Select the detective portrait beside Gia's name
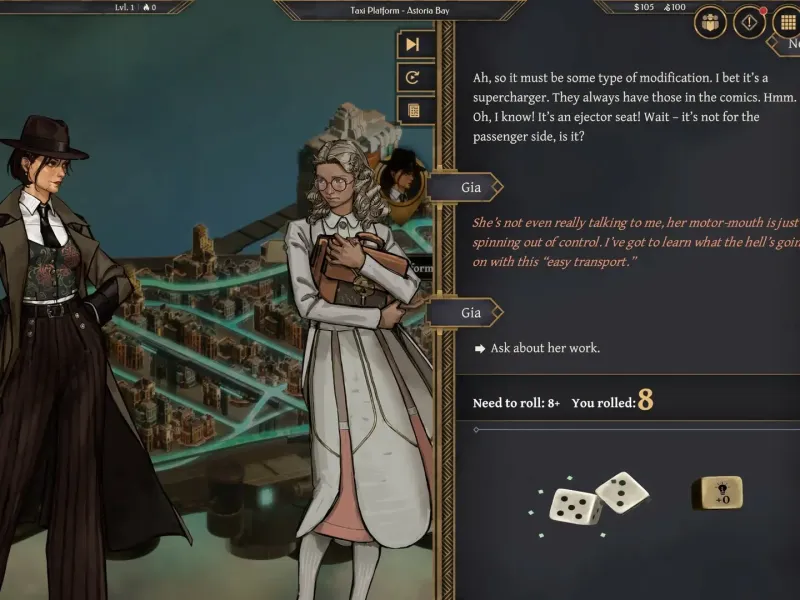The width and height of the screenshot is (800, 600). [403, 176]
